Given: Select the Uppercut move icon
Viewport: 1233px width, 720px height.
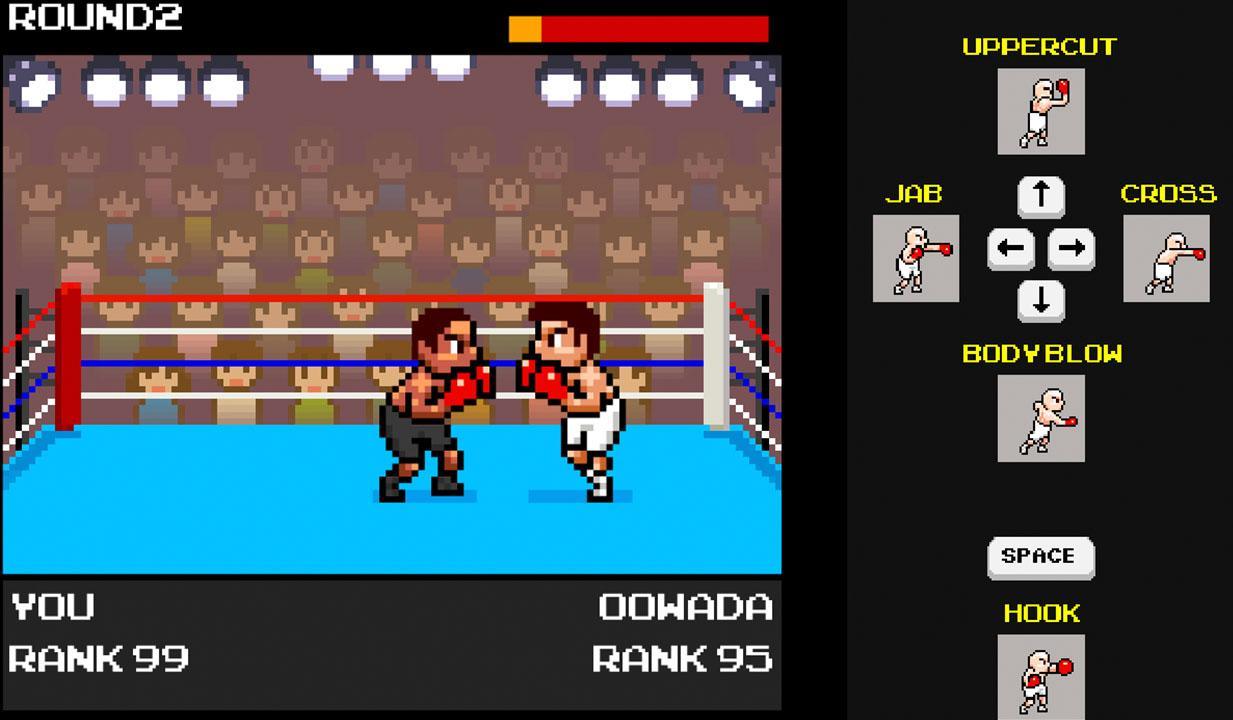Looking at the screenshot, I should click(x=1040, y=111).
